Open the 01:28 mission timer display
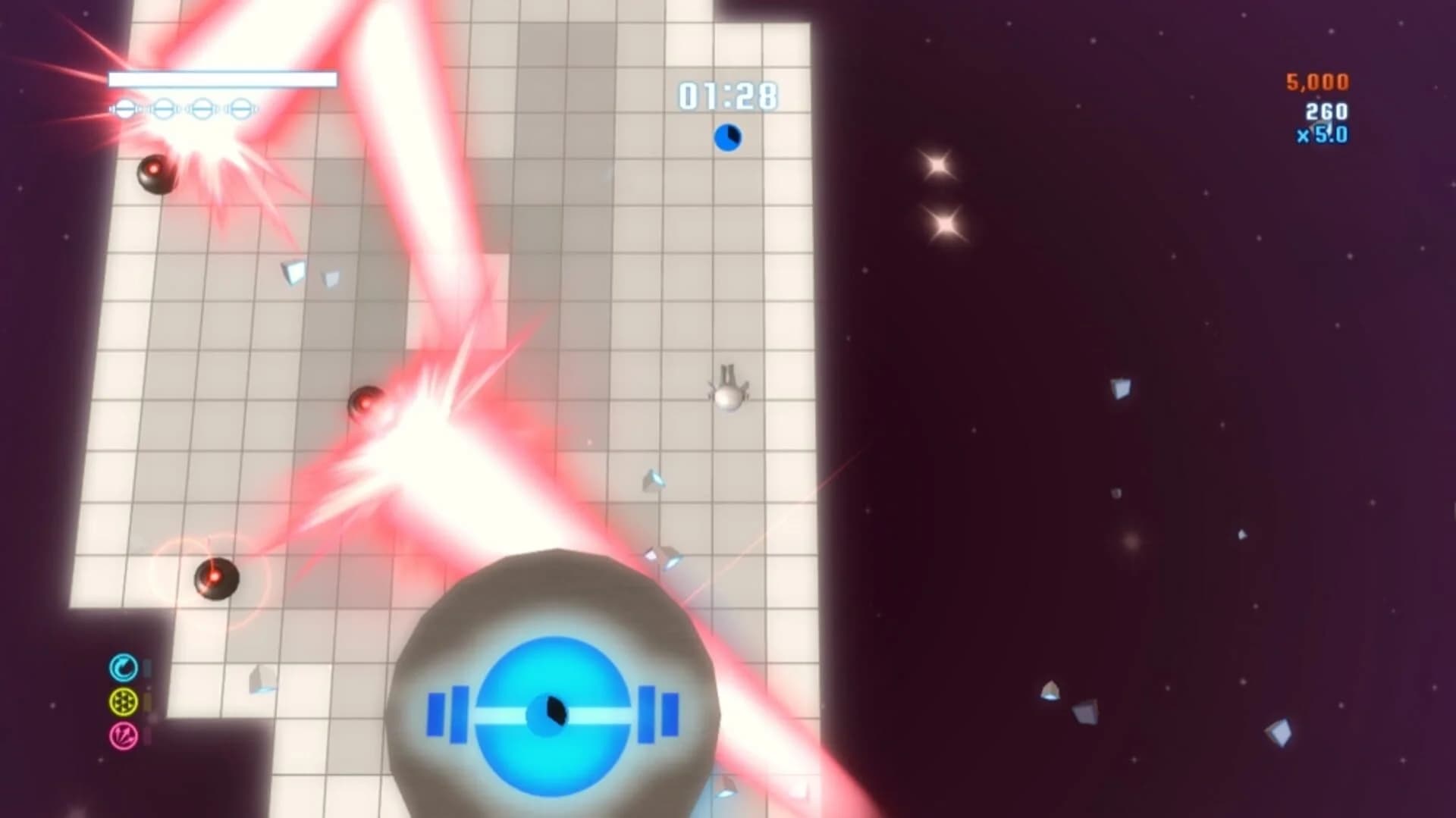Screen dimensions: 1456x818 coord(726,94)
